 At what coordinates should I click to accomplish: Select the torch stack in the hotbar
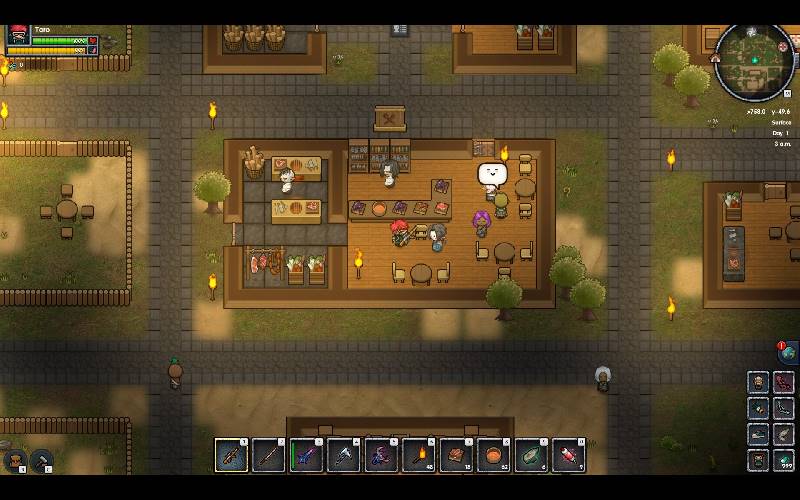point(419,455)
